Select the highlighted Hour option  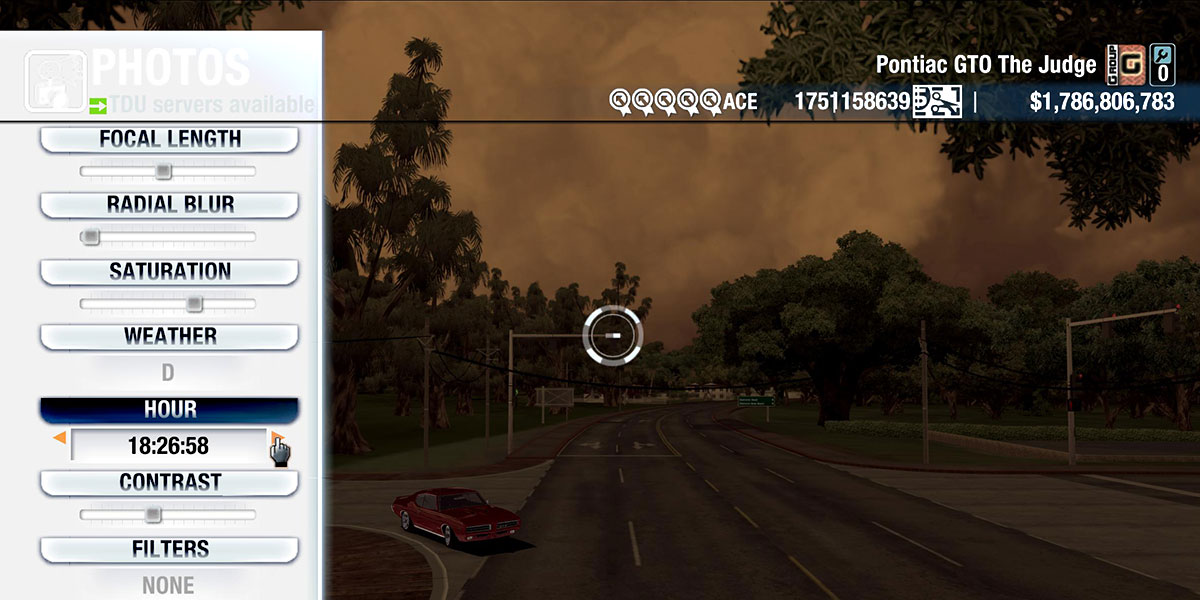[169, 410]
